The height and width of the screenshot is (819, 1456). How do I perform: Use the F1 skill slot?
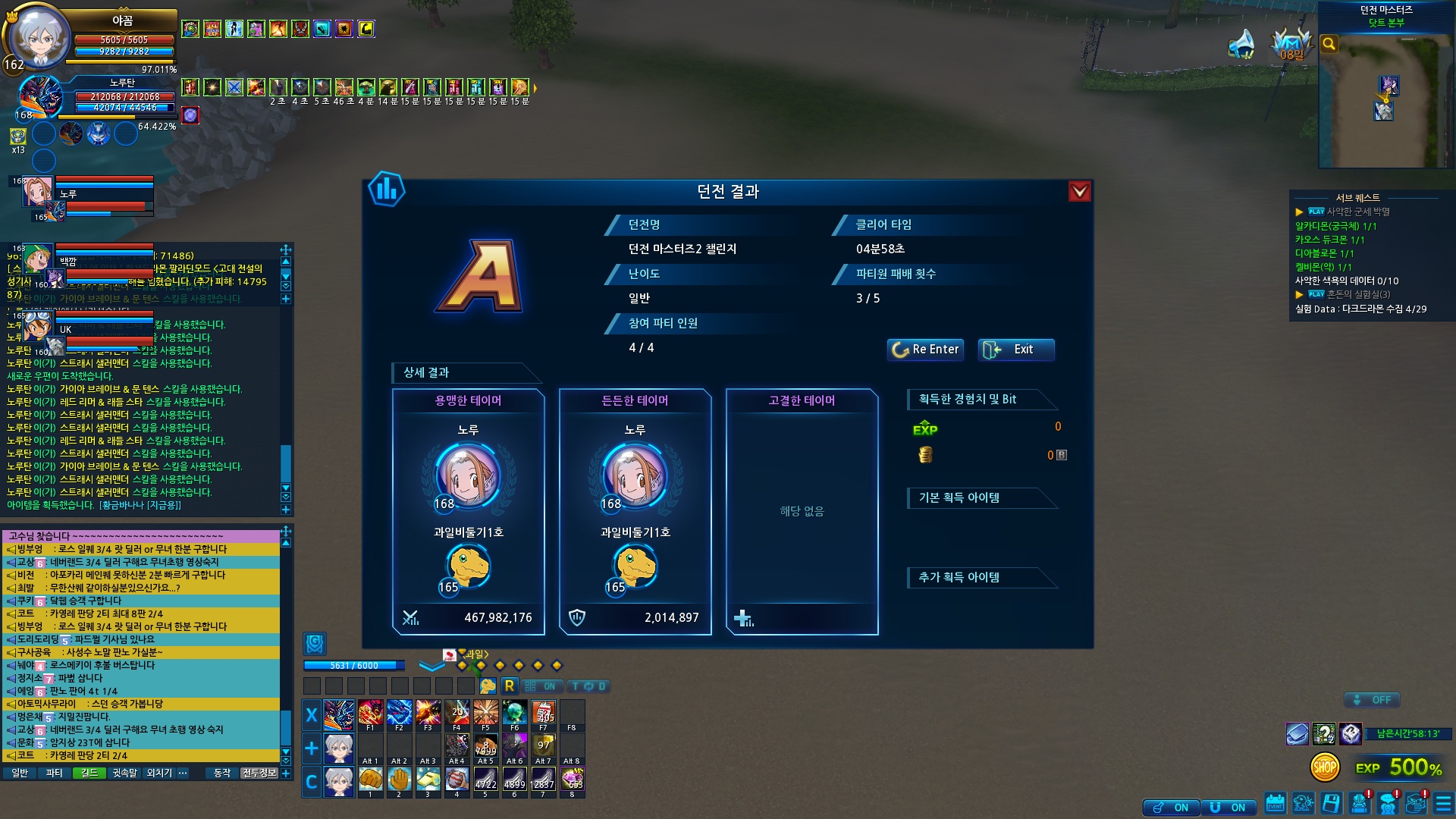coord(371,713)
